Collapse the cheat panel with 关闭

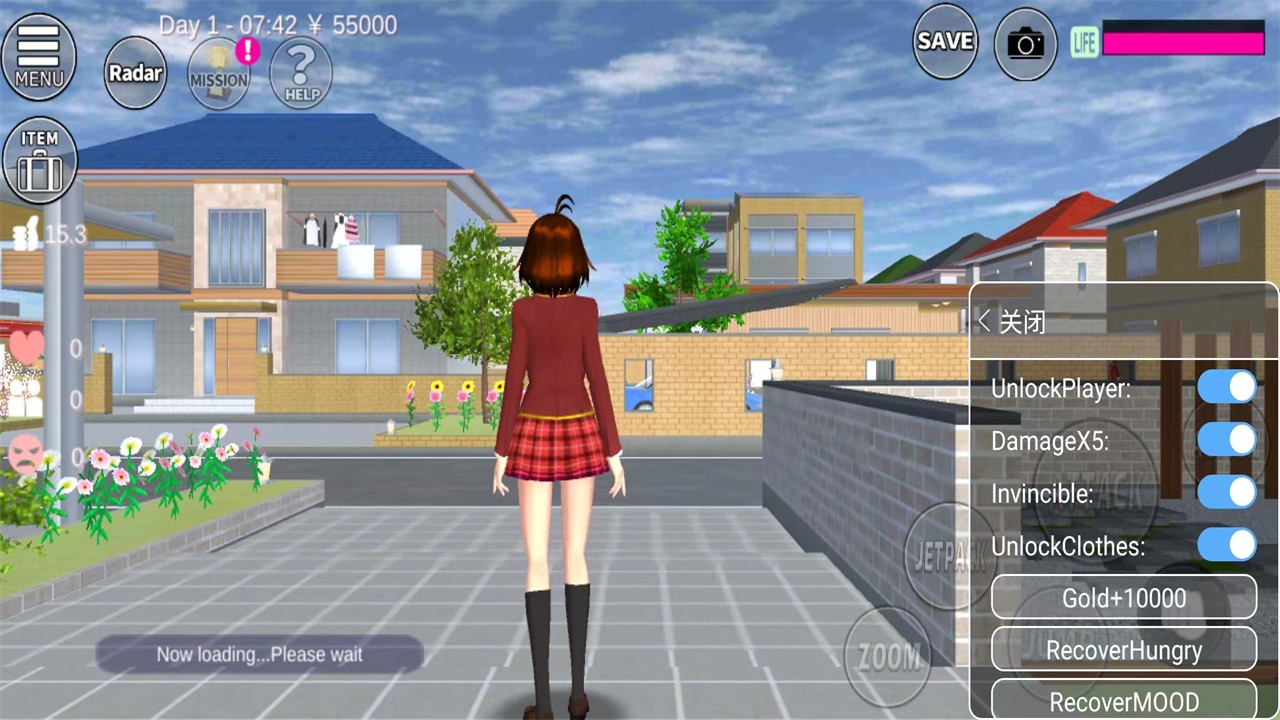1021,322
